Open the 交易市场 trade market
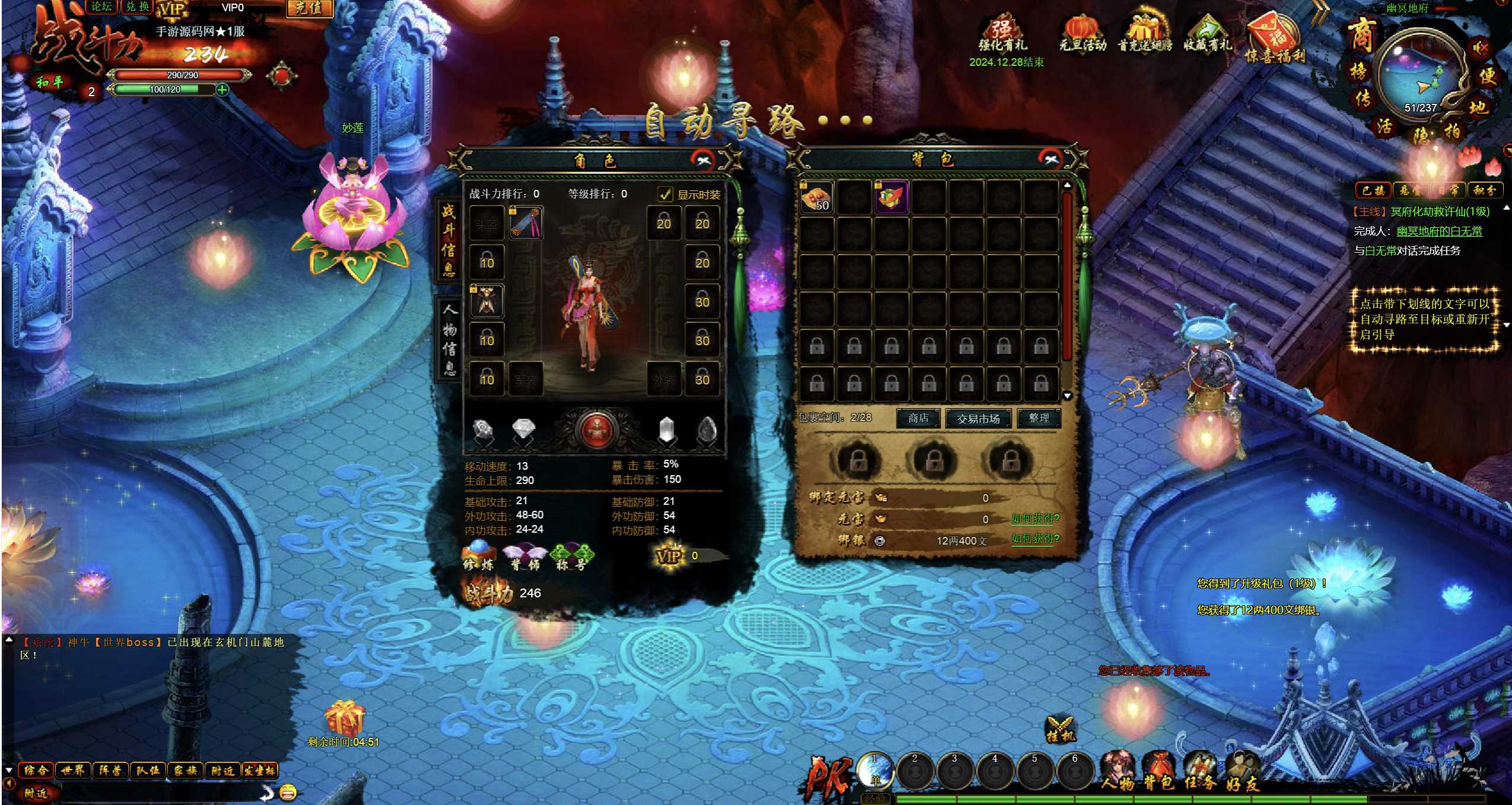1512x805 pixels. tap(978, 418)
